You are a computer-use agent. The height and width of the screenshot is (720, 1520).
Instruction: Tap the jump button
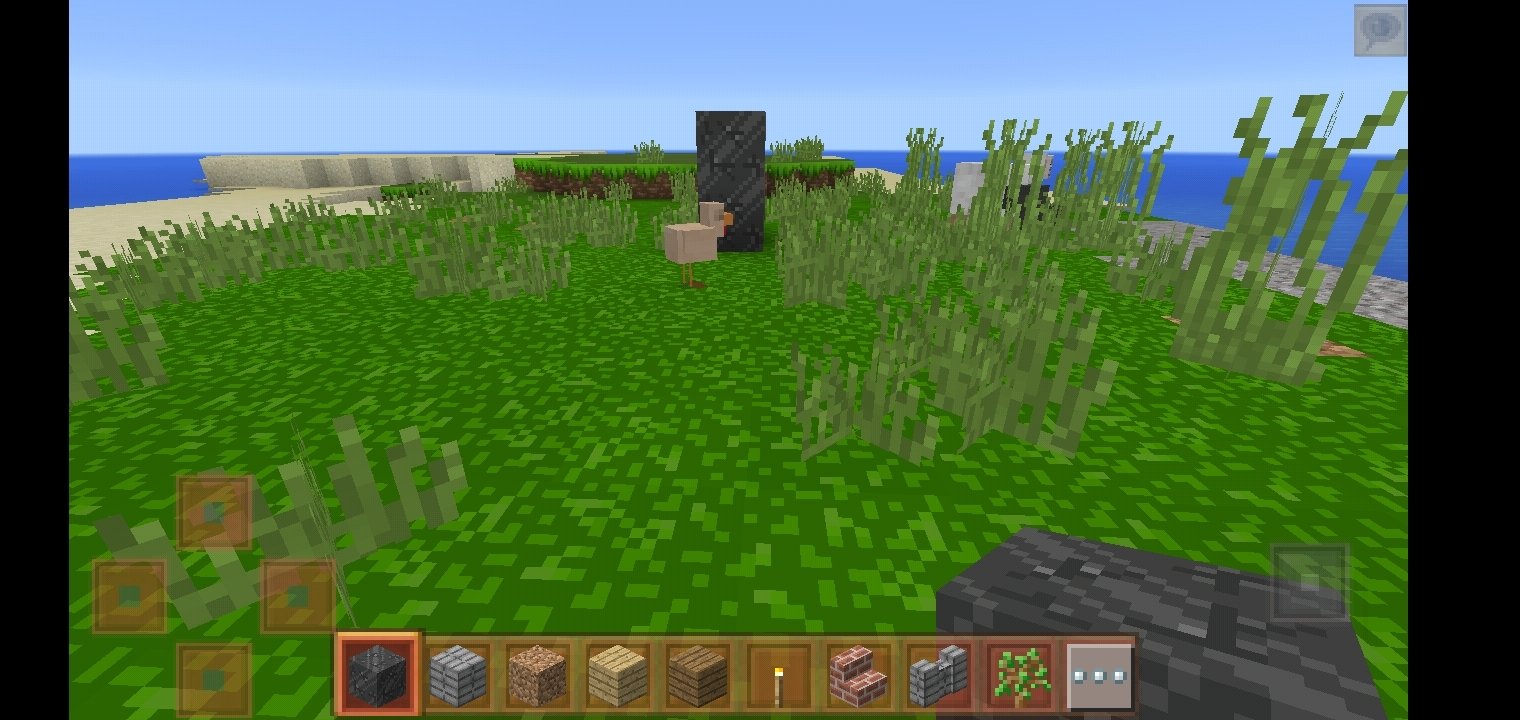1309,583
